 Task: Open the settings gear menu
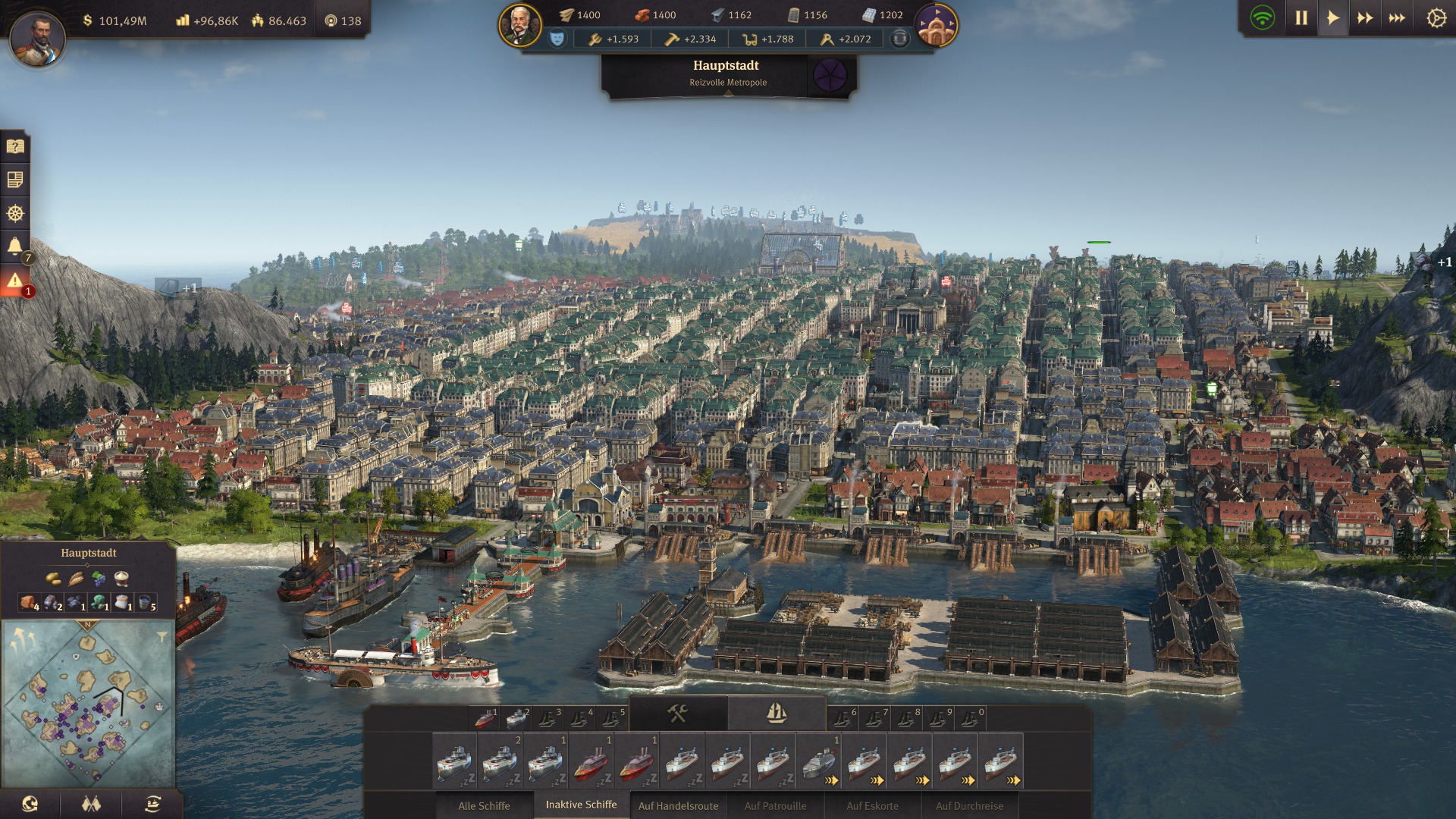pyautogui.click(x=1436, y=18)
